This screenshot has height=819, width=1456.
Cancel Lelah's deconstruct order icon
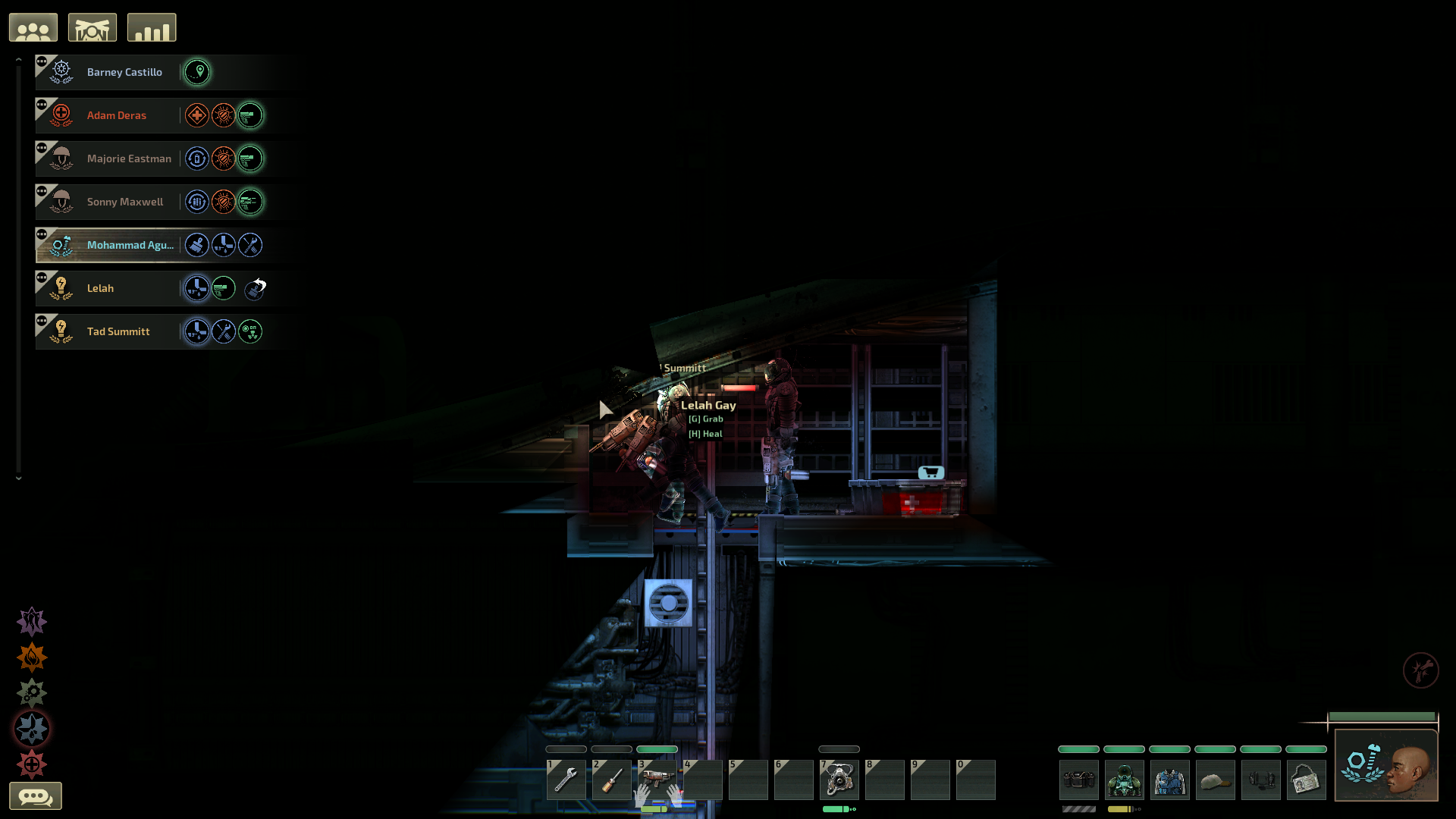click(254, 288)
